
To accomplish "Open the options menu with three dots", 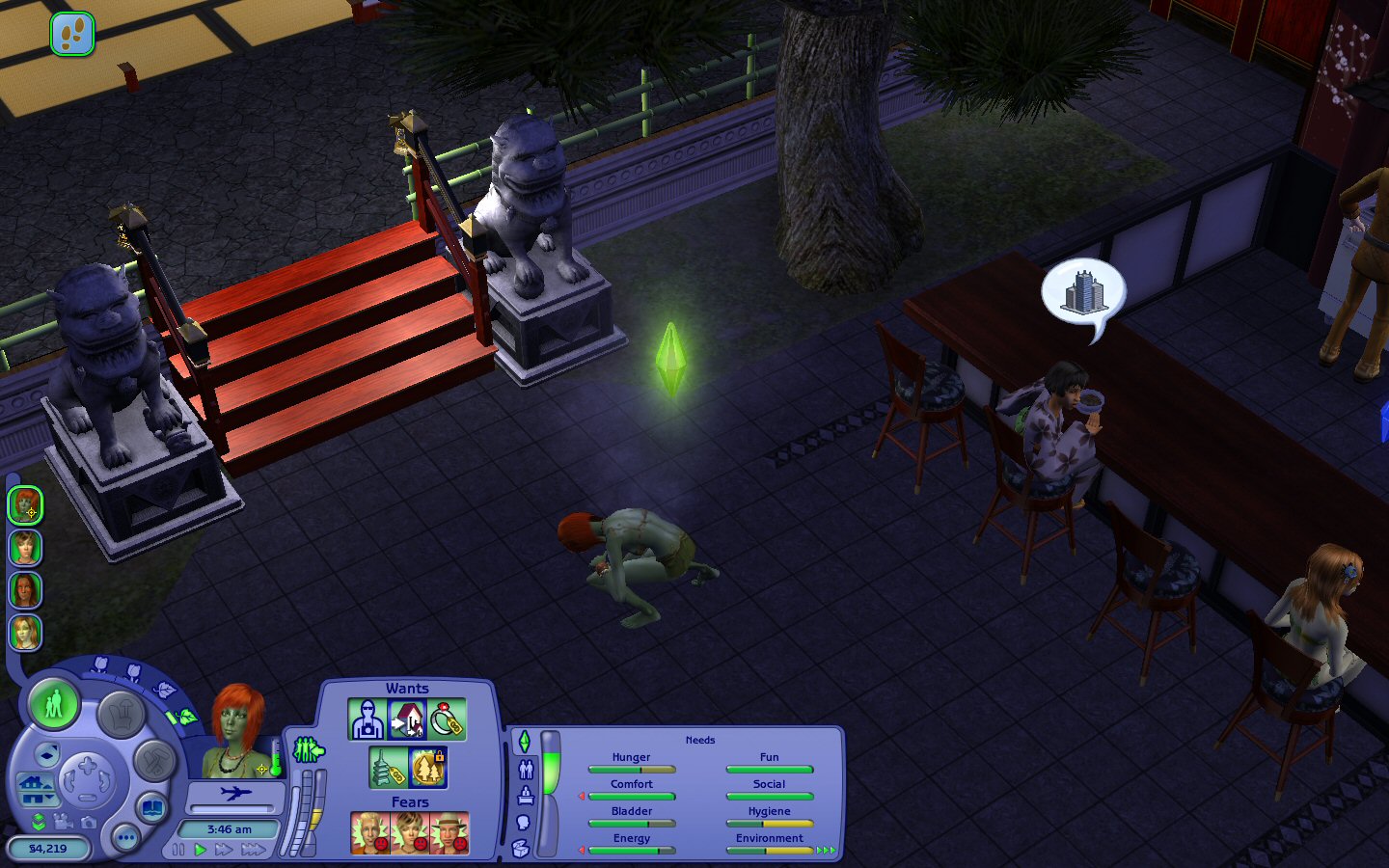I will point(126,837).
